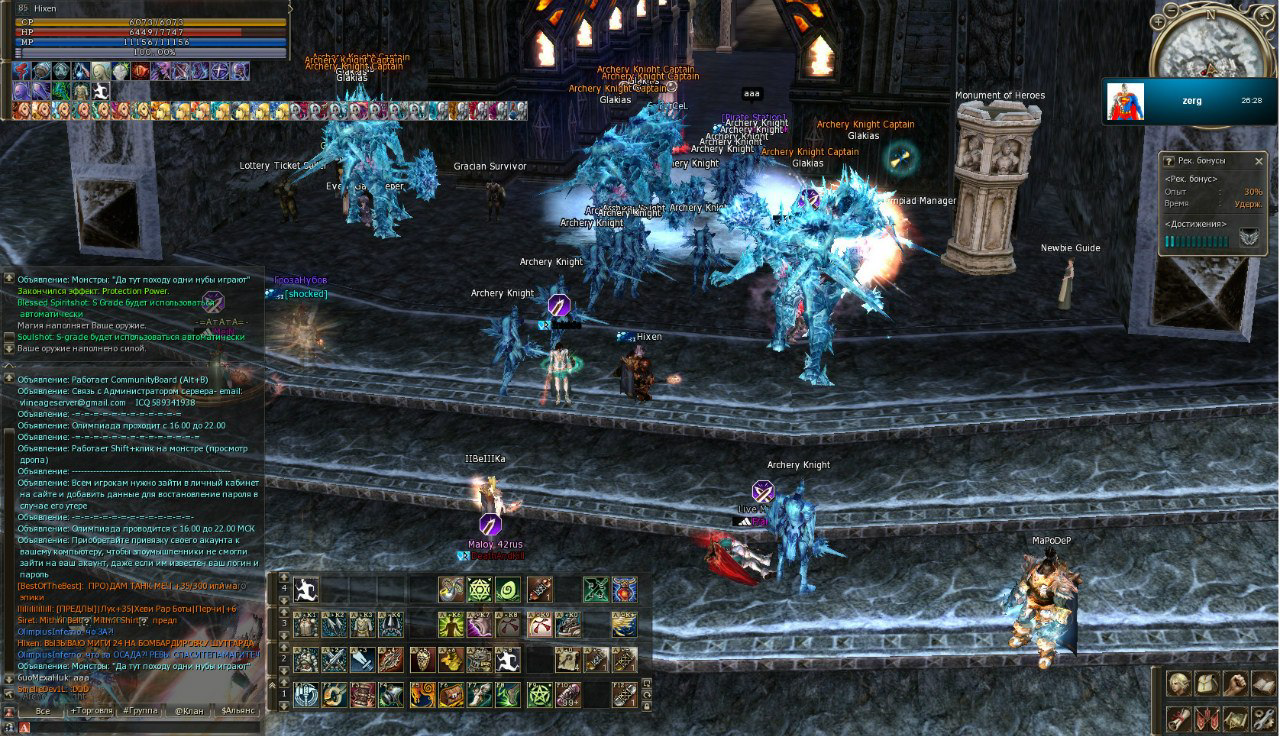Use the crossed swords skill in row two
1280x736 pixels.
pyautogui.click(x=334, y=659)
